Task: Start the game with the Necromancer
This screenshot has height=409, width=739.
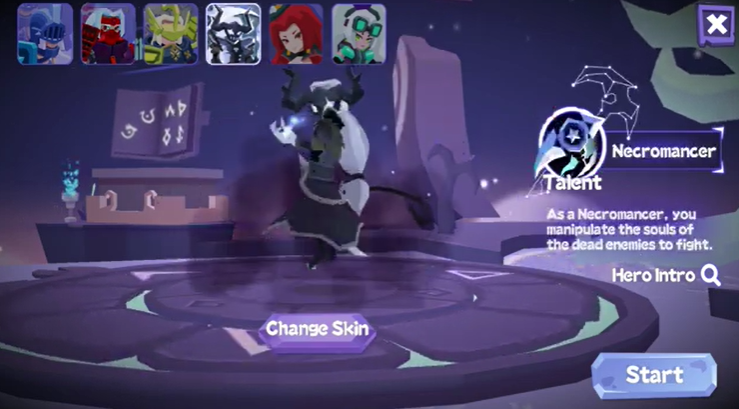Action: (654, 375)
